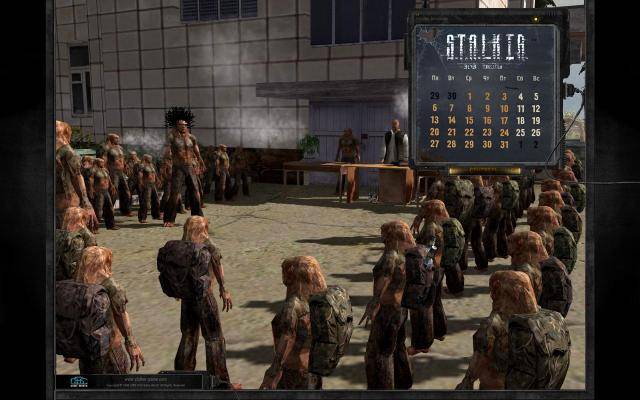
Task: Pick calendar date 4
Action: (x=522, y=96)
